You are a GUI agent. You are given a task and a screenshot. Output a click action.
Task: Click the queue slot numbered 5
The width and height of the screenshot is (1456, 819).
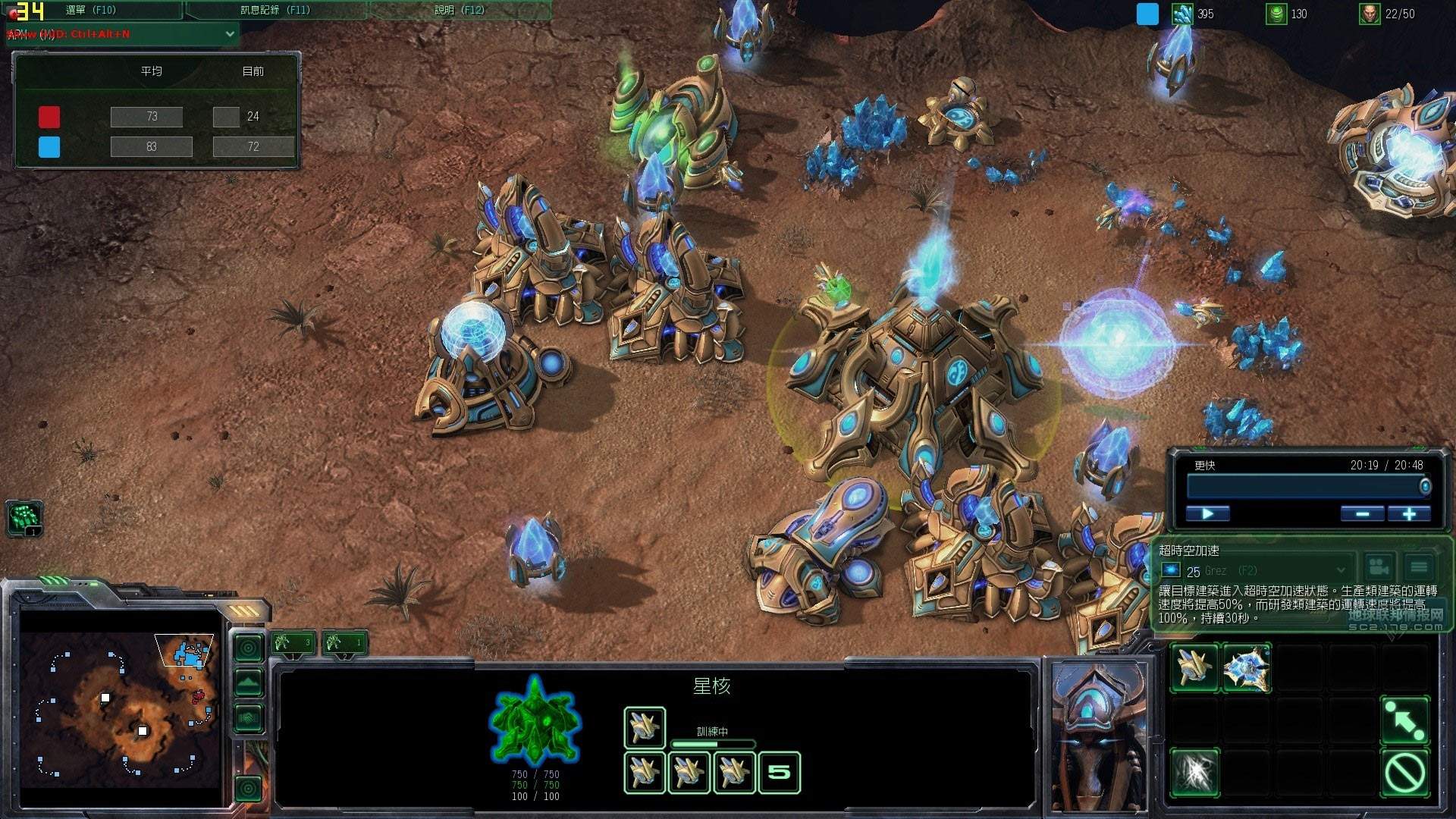(779, 773)
